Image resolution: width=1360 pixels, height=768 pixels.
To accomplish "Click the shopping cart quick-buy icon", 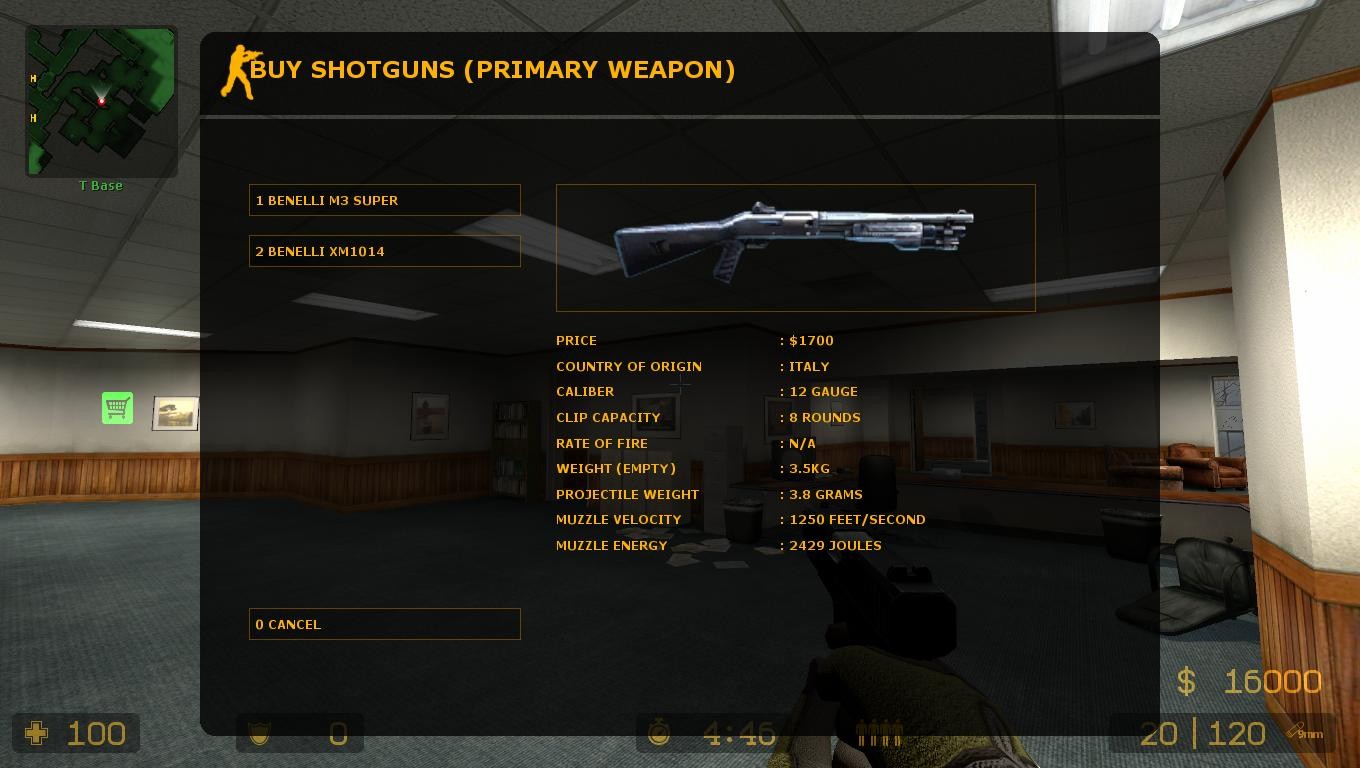I will point(117,408).
